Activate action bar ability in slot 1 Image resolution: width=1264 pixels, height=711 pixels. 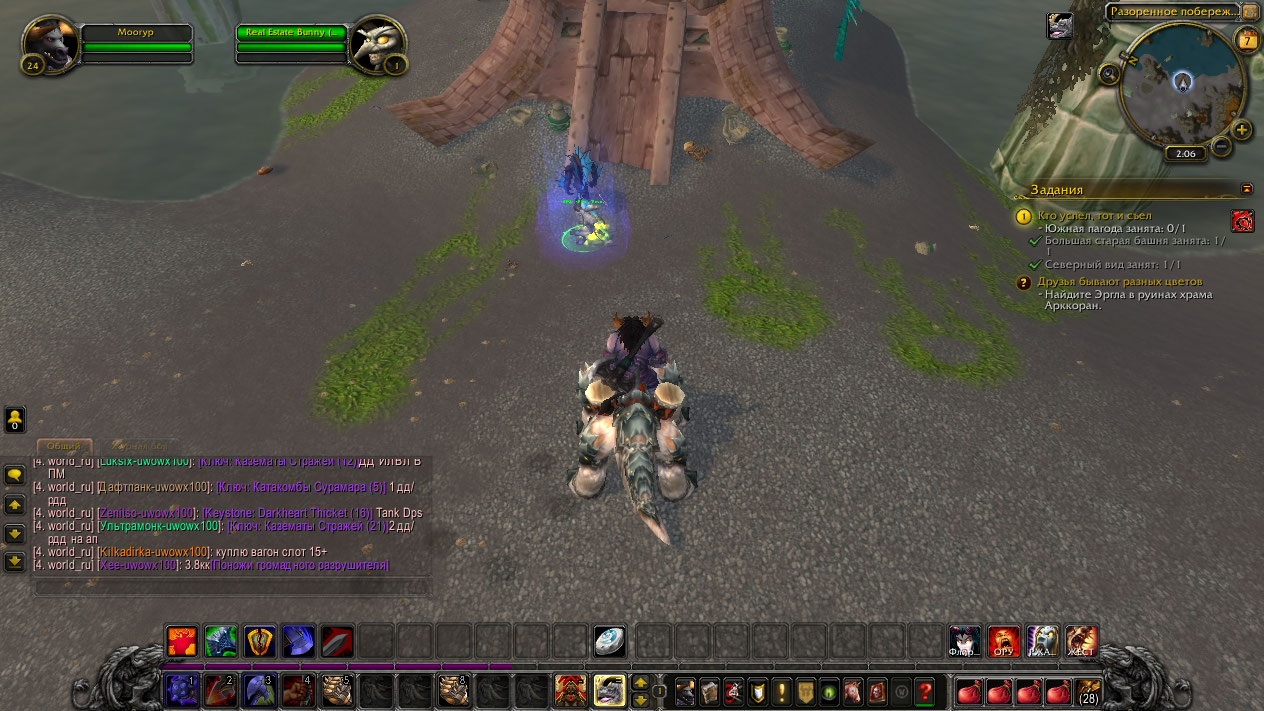[x=181, y=689]
